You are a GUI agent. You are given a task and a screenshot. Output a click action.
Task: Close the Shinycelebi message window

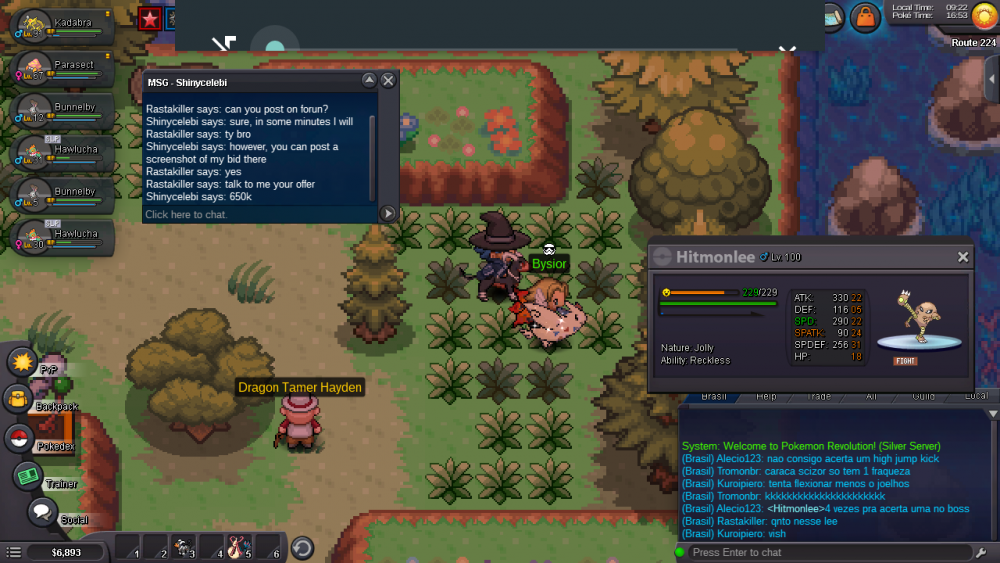tap(389, 80)
